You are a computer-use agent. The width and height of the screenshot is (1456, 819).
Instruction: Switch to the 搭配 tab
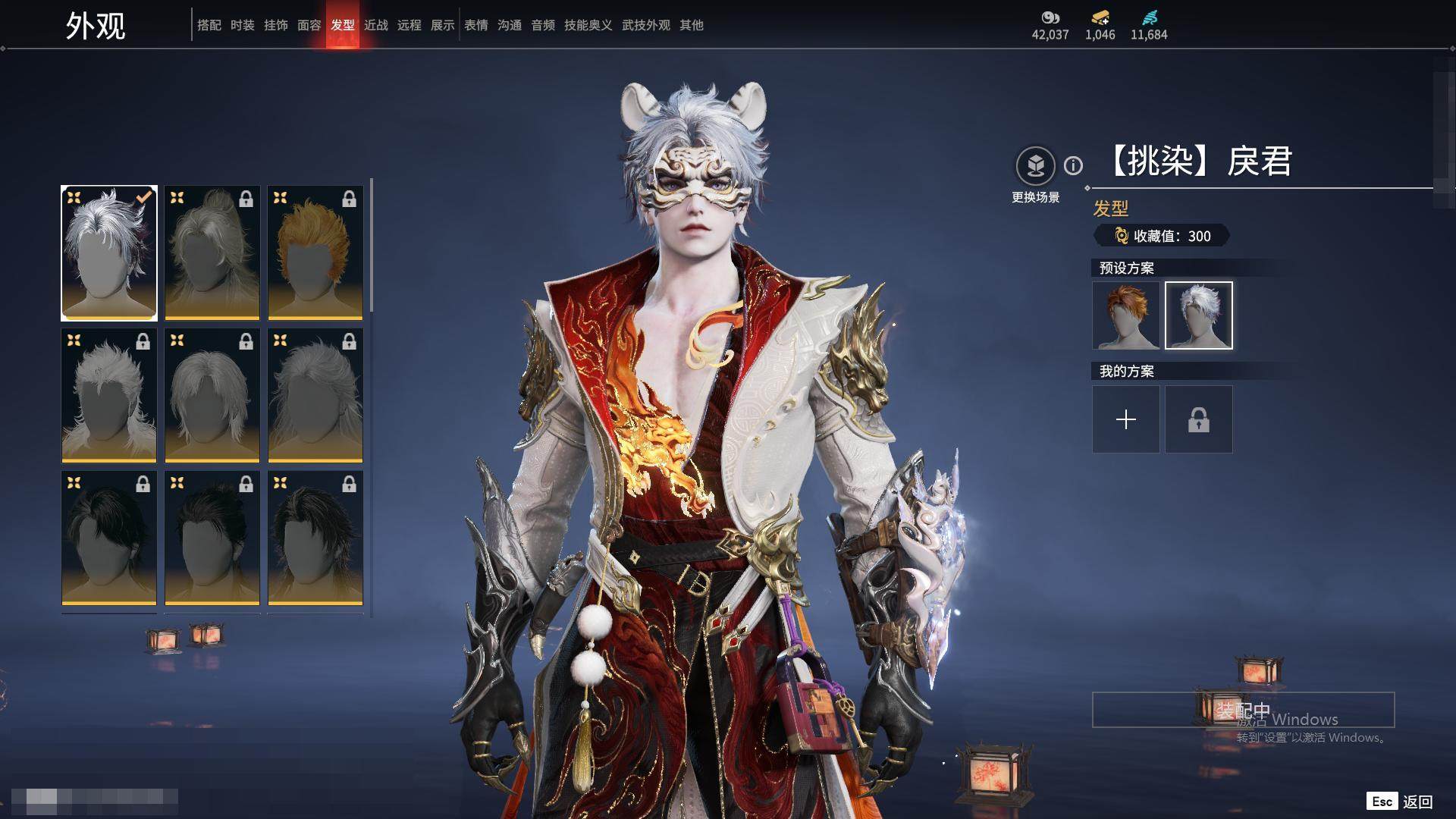tap(209, 25)
